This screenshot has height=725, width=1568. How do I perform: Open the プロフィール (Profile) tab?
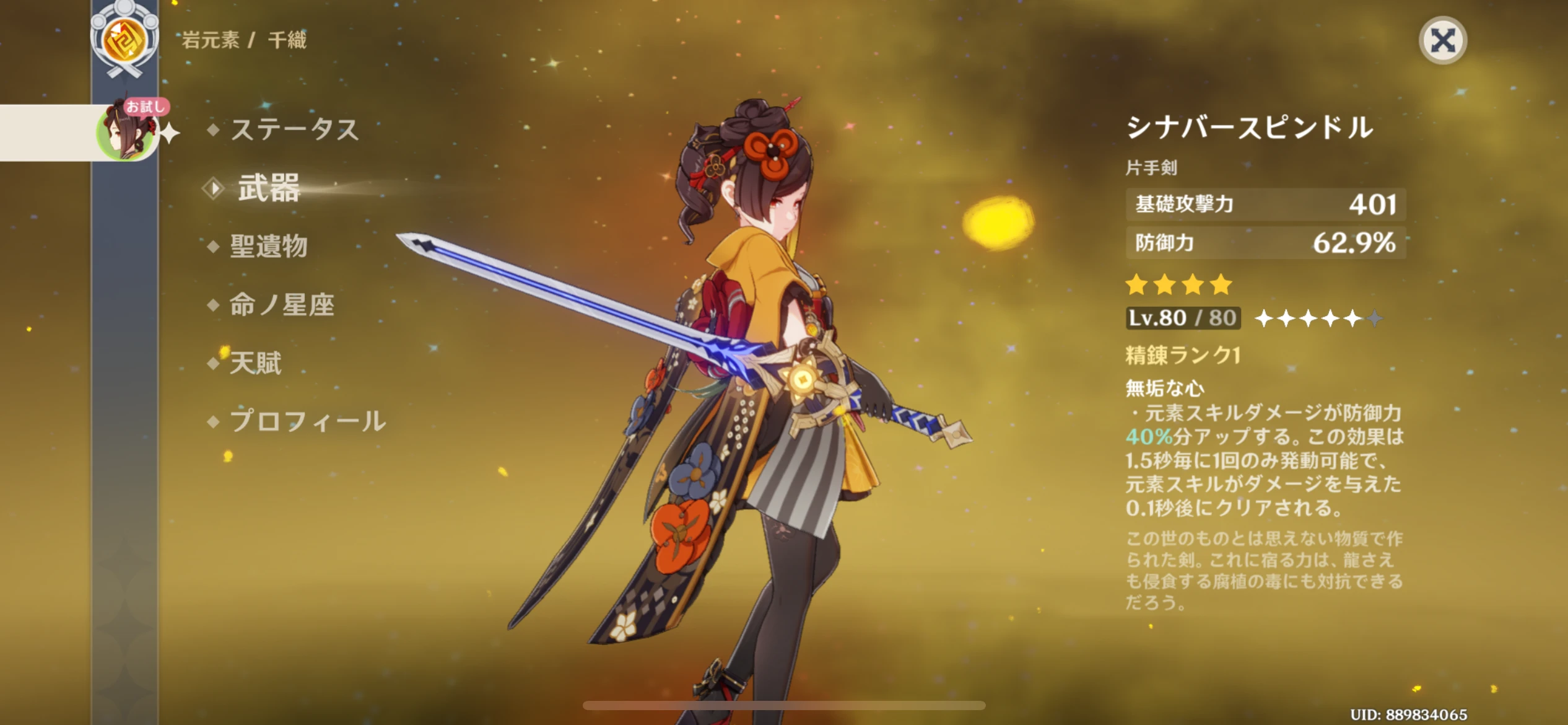point(308,421)
